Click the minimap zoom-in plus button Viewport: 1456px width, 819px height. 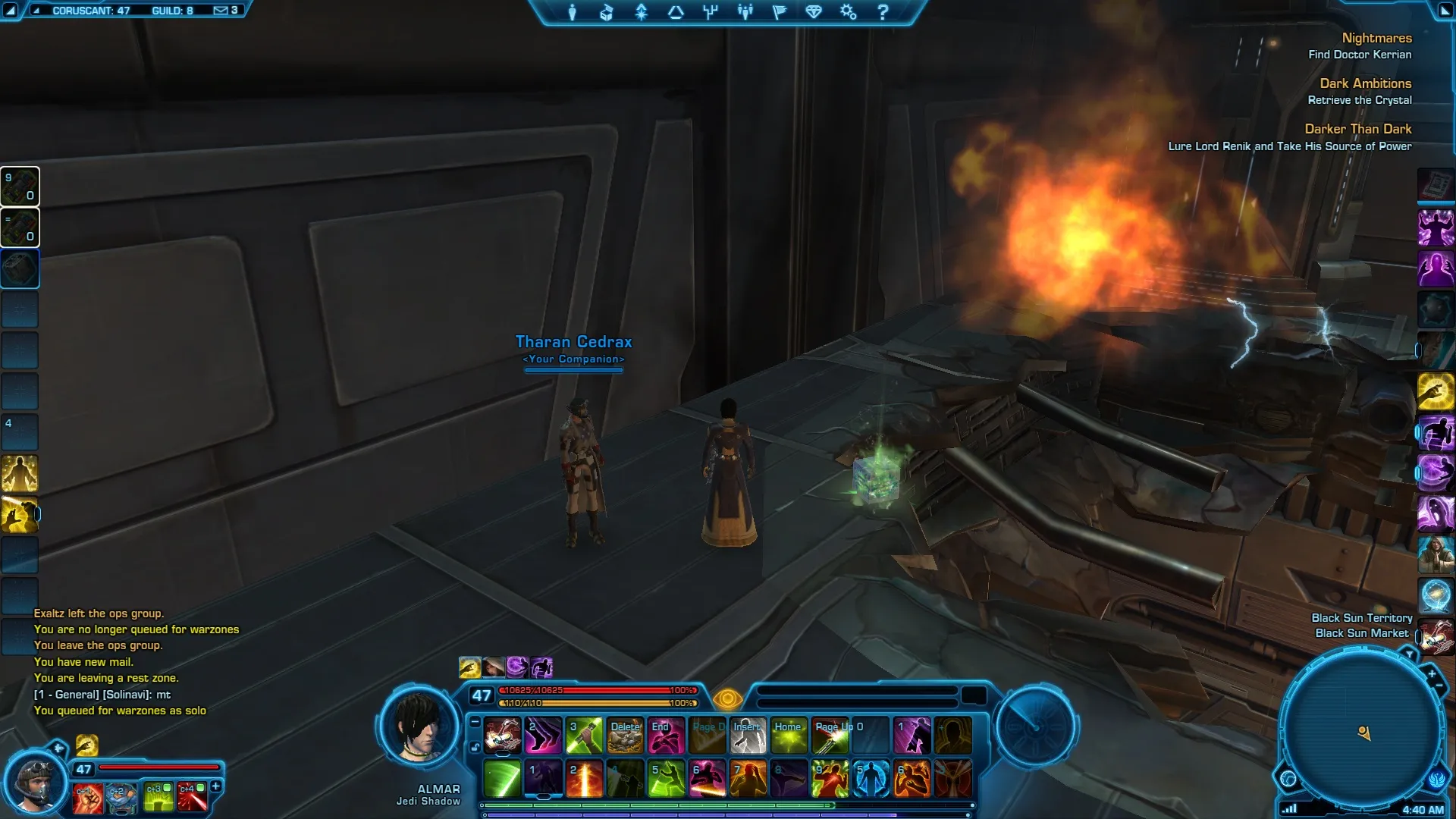click(1431, 673)
